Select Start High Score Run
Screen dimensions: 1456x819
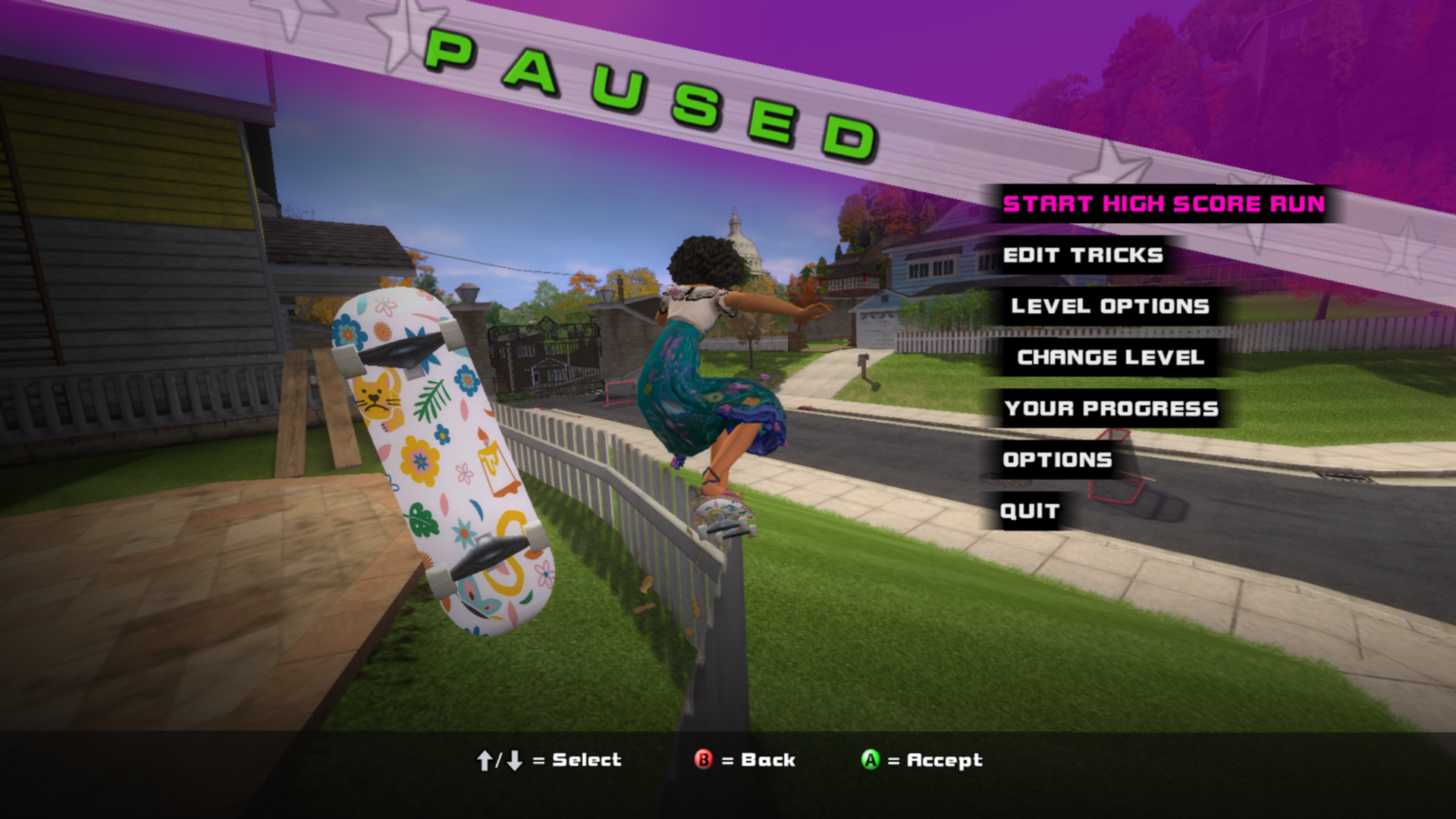(1163, 204)
